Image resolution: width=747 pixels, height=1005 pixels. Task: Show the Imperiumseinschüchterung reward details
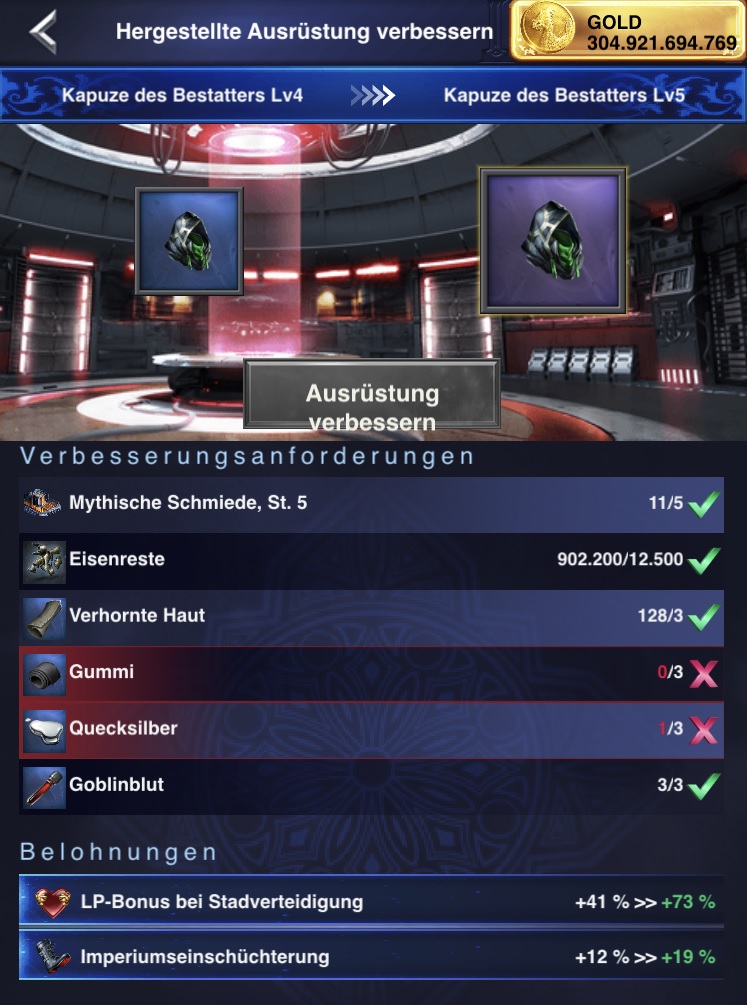(x=372, y=958)
